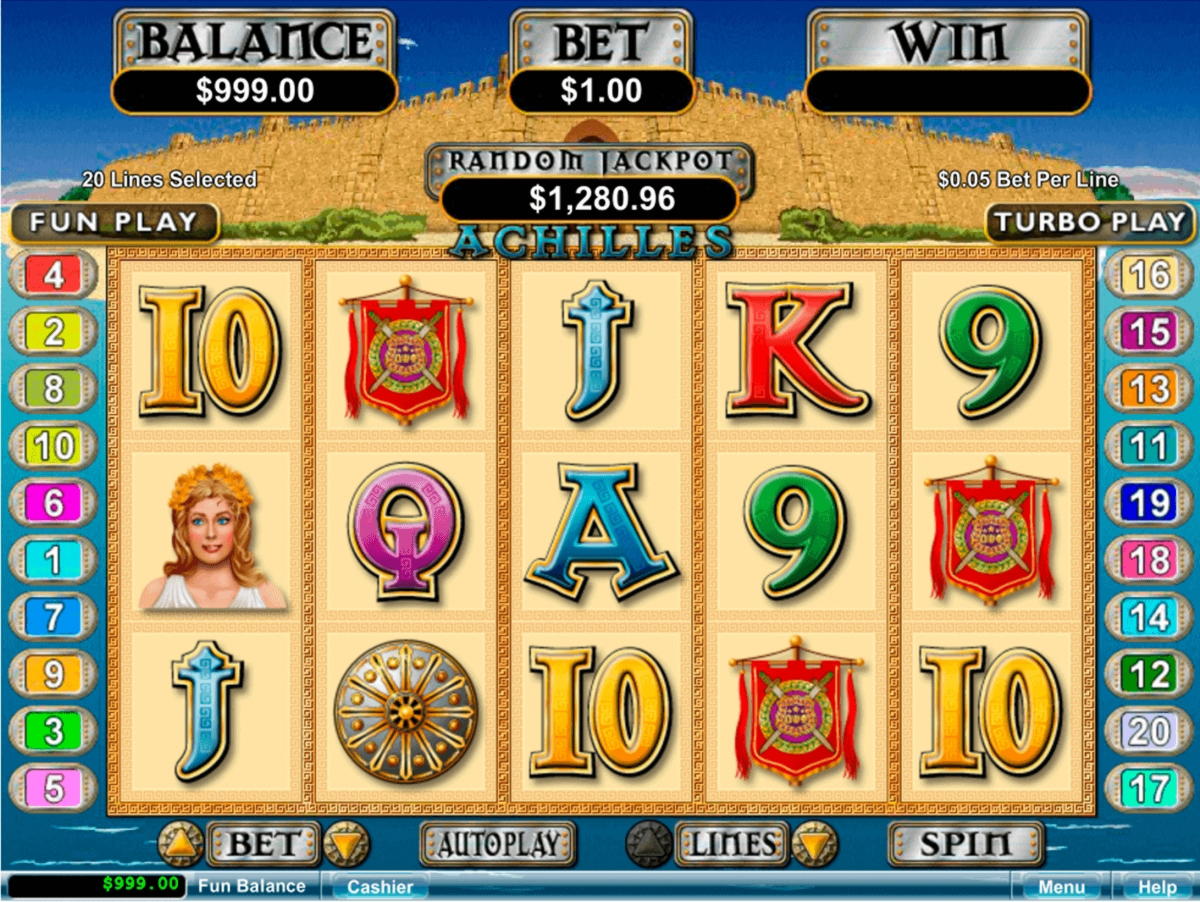Increase the bet with the up arrow
The image size is (1200, 902).
pyautogui.click(x=181, y=845)
